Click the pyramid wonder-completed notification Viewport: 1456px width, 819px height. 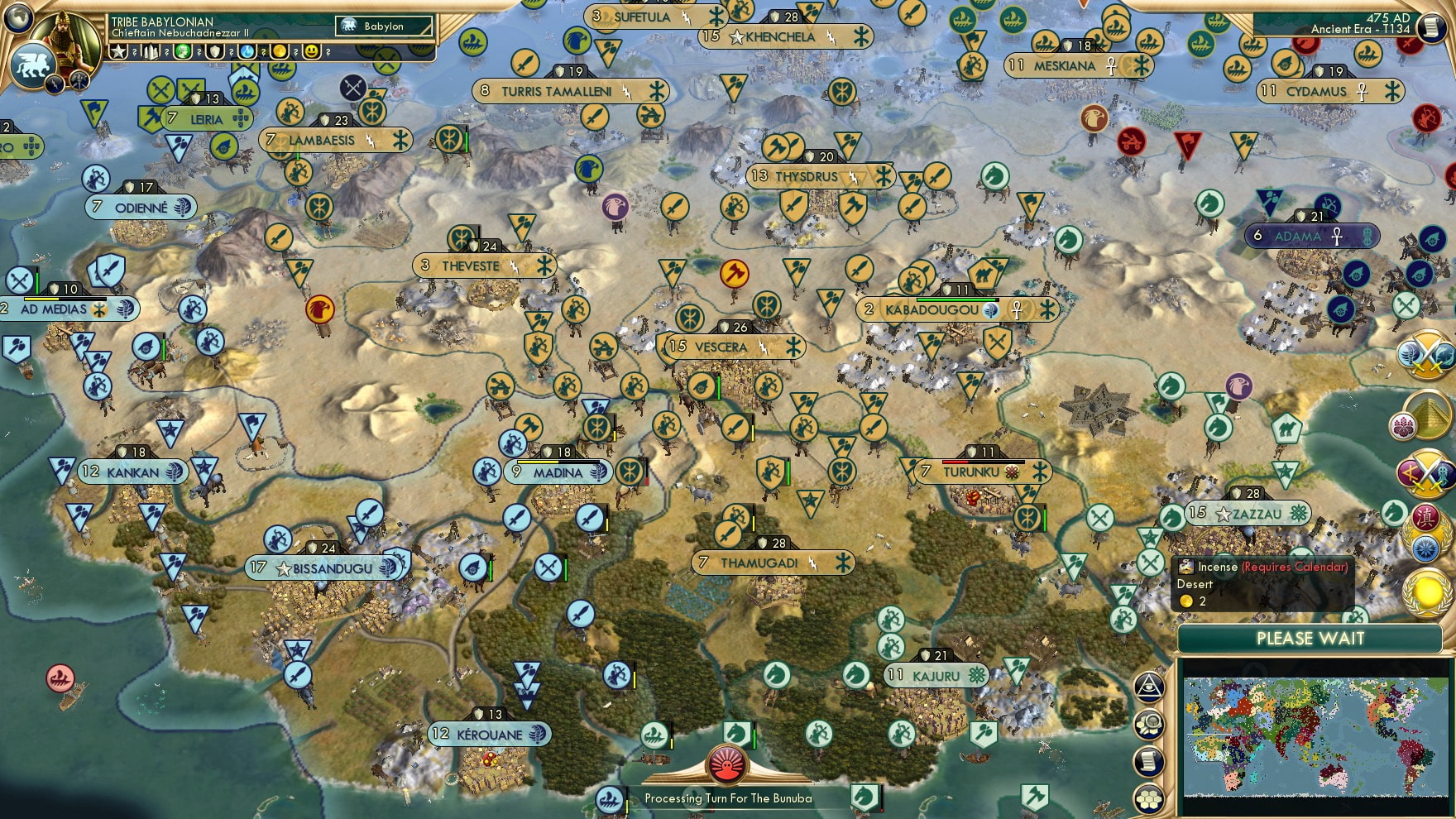[x=1427, y=414]
